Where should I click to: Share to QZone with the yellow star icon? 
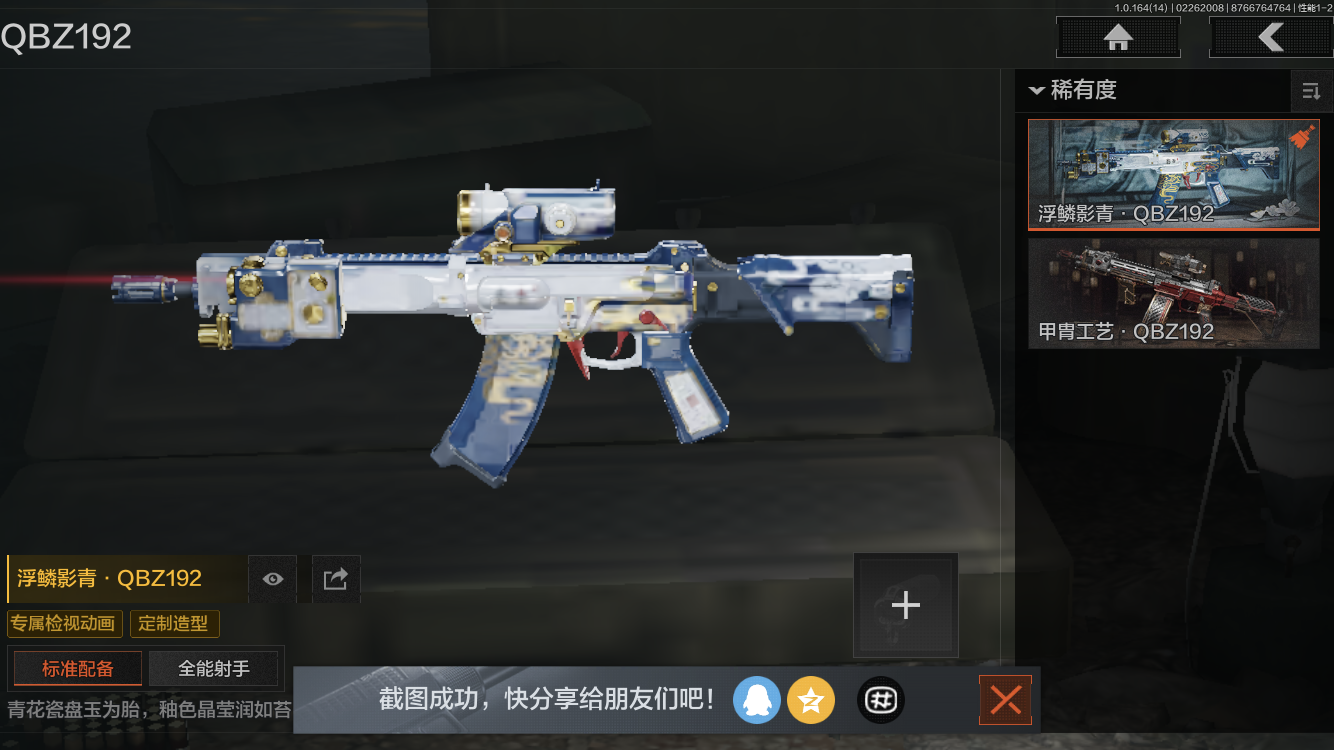(x=811, y=700)
